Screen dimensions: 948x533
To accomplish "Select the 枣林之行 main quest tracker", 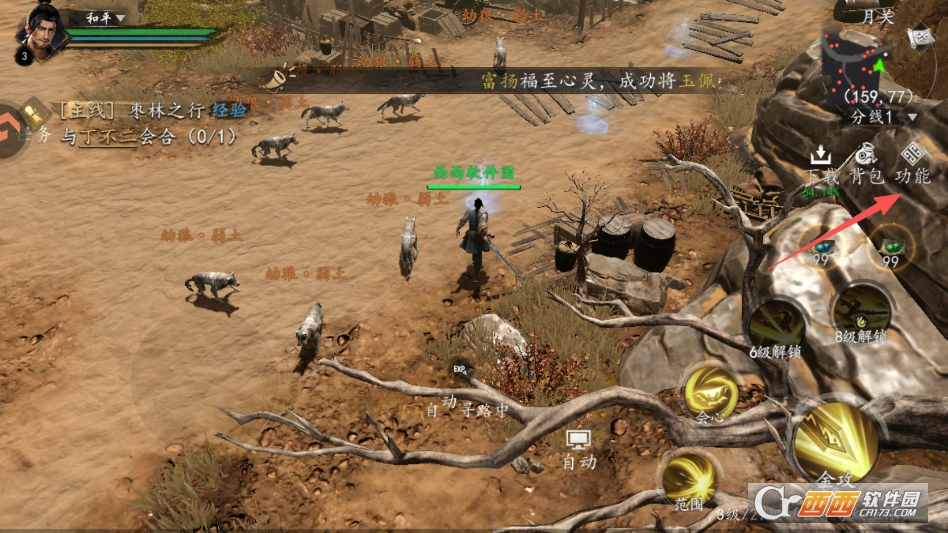I will [x=140, y=111].
